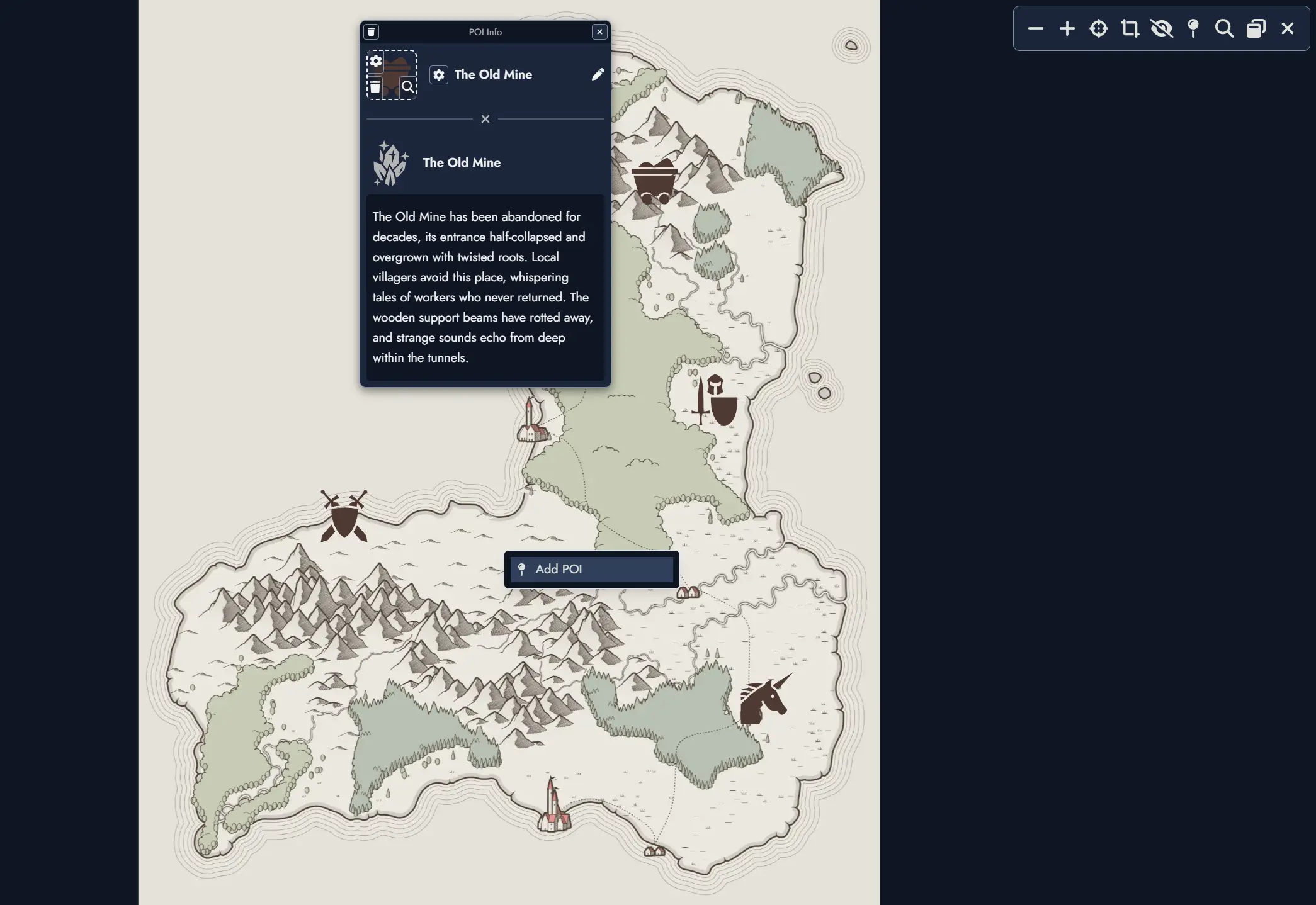This screenshot has width=1316, height=905.
Task: Zoom in using the plus icon
Action: (1067, 28)
